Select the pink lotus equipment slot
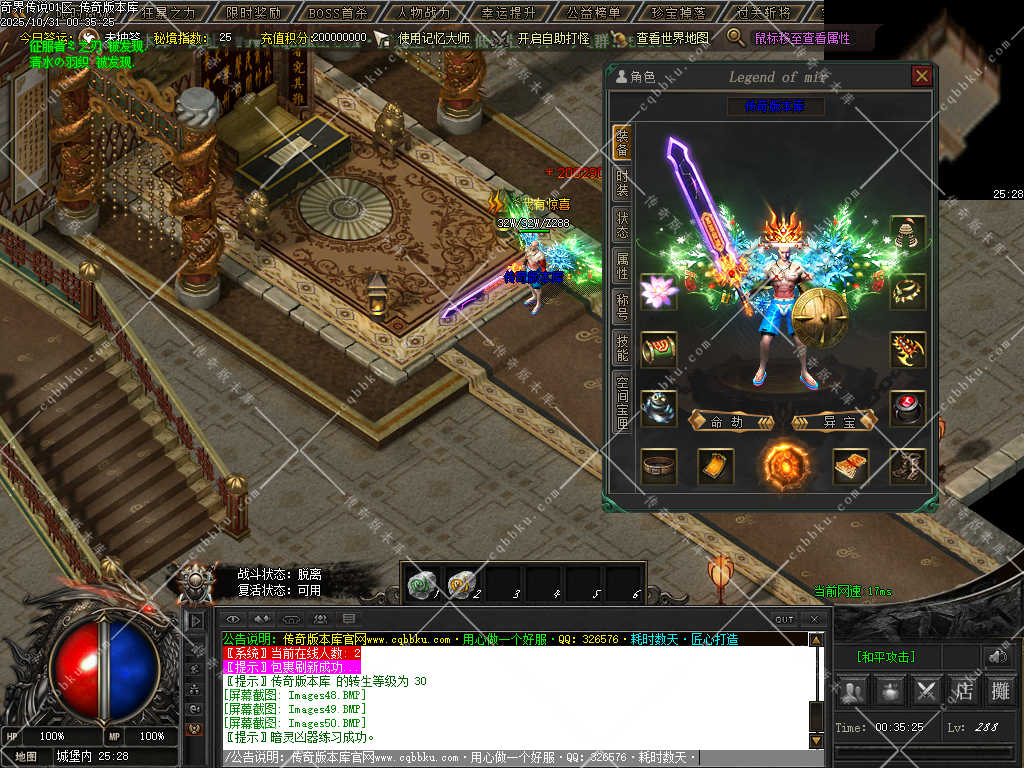The width and height of the screenshot is (1024, 768). 658,292
